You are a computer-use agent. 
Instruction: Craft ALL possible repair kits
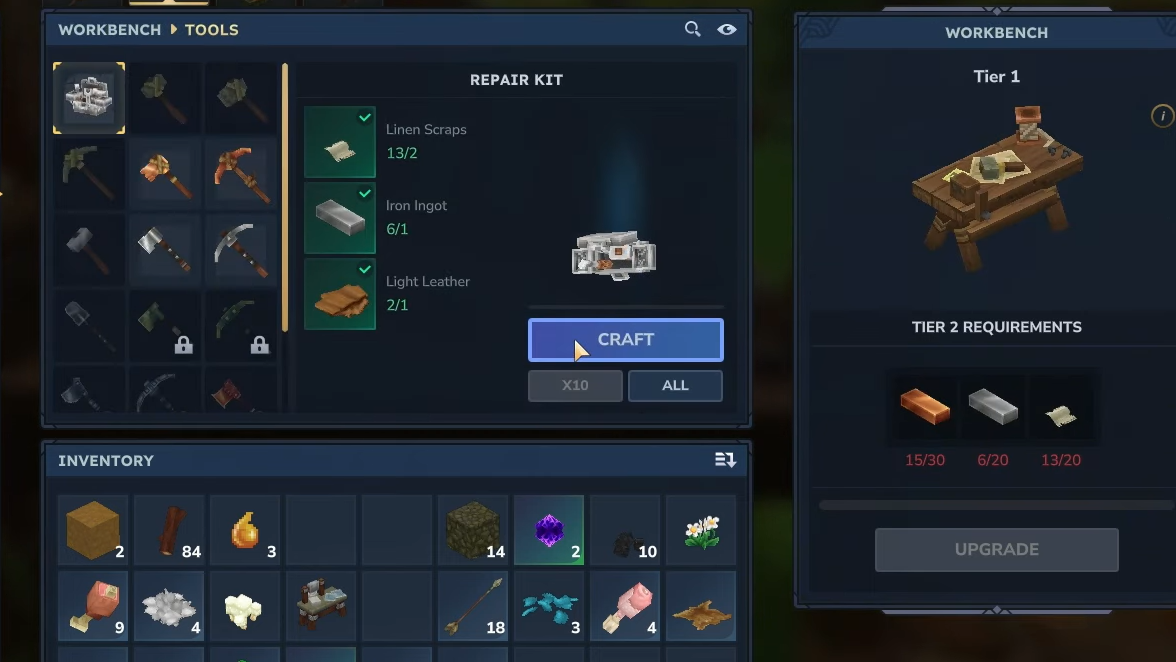click(x=675, y=386)
